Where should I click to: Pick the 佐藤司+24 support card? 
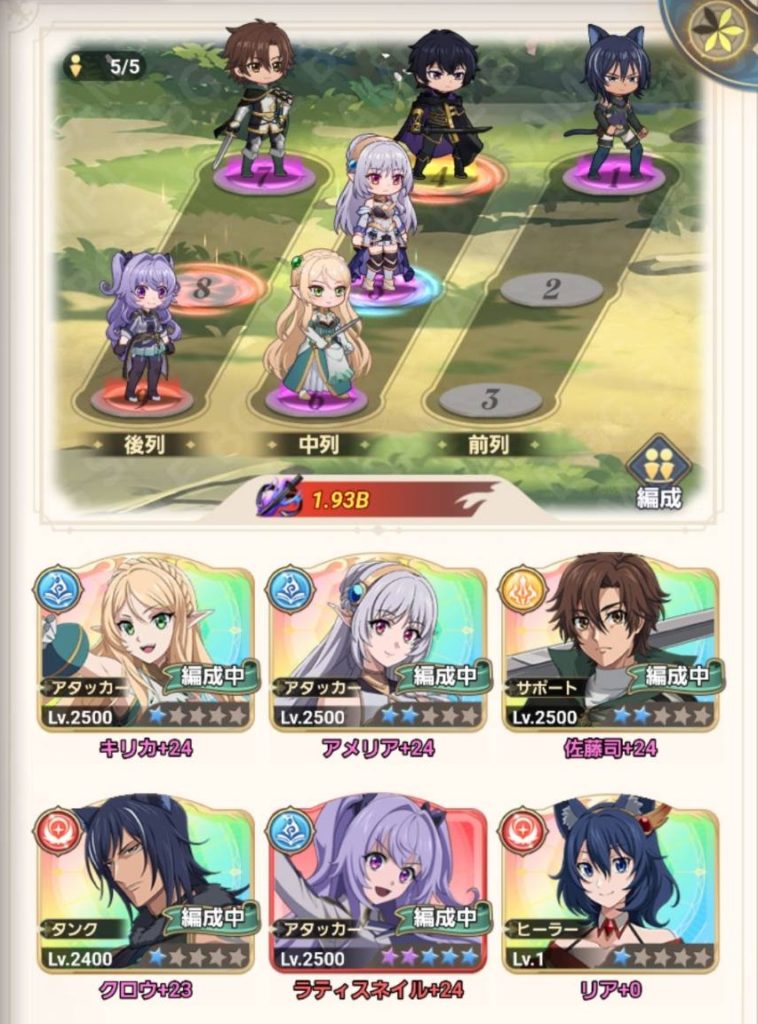(610, 646)
